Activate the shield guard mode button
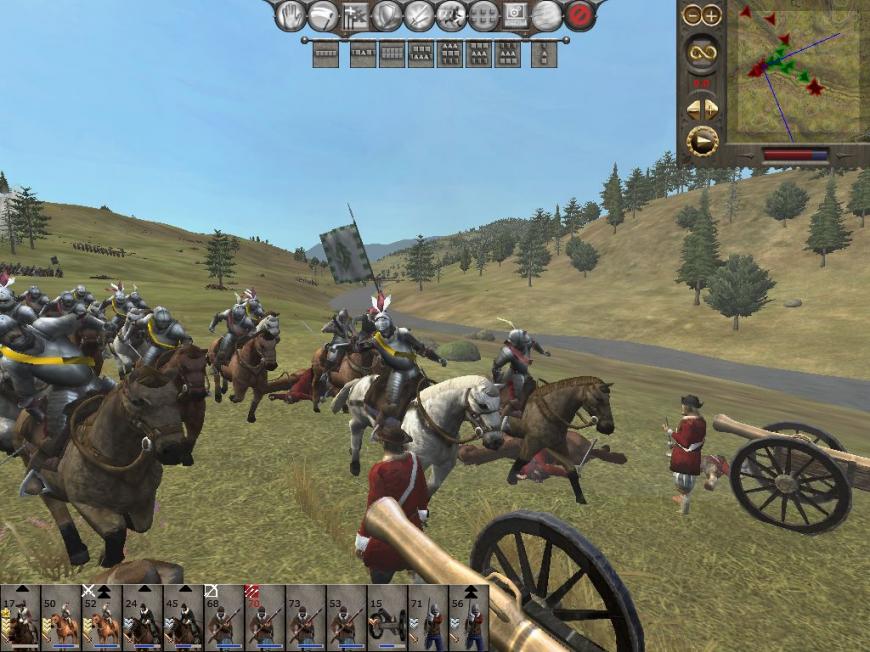The height and width of the screenshot is (652, 870). click(x=387, y=15)
